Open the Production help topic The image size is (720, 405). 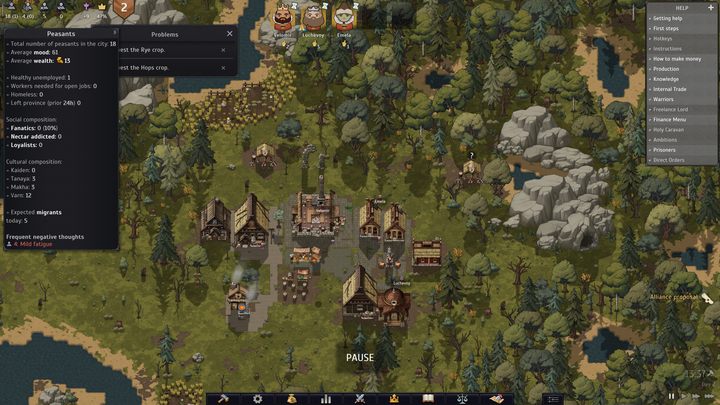[667, 69]
